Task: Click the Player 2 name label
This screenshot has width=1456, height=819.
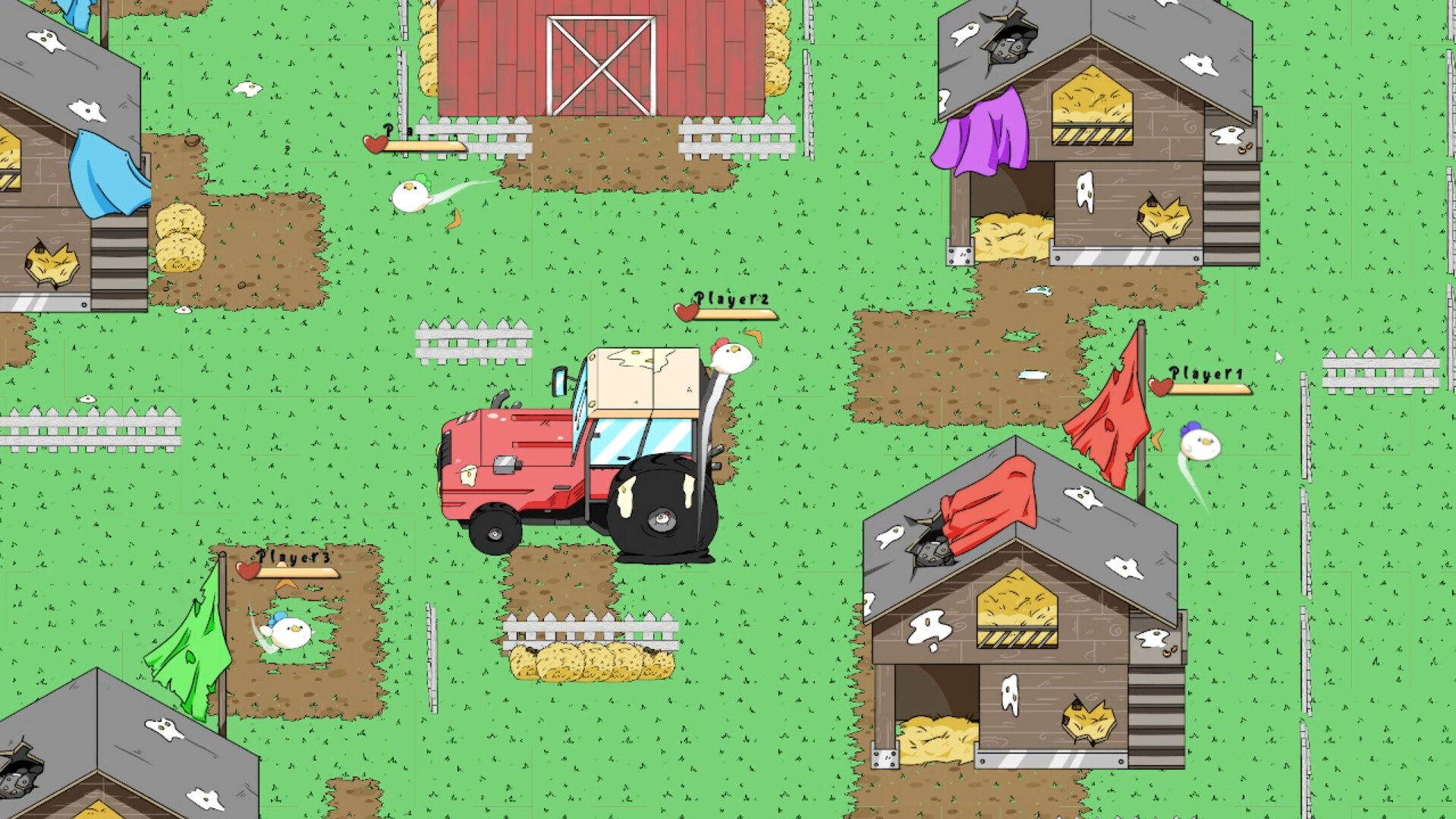Action: point(731,299)
